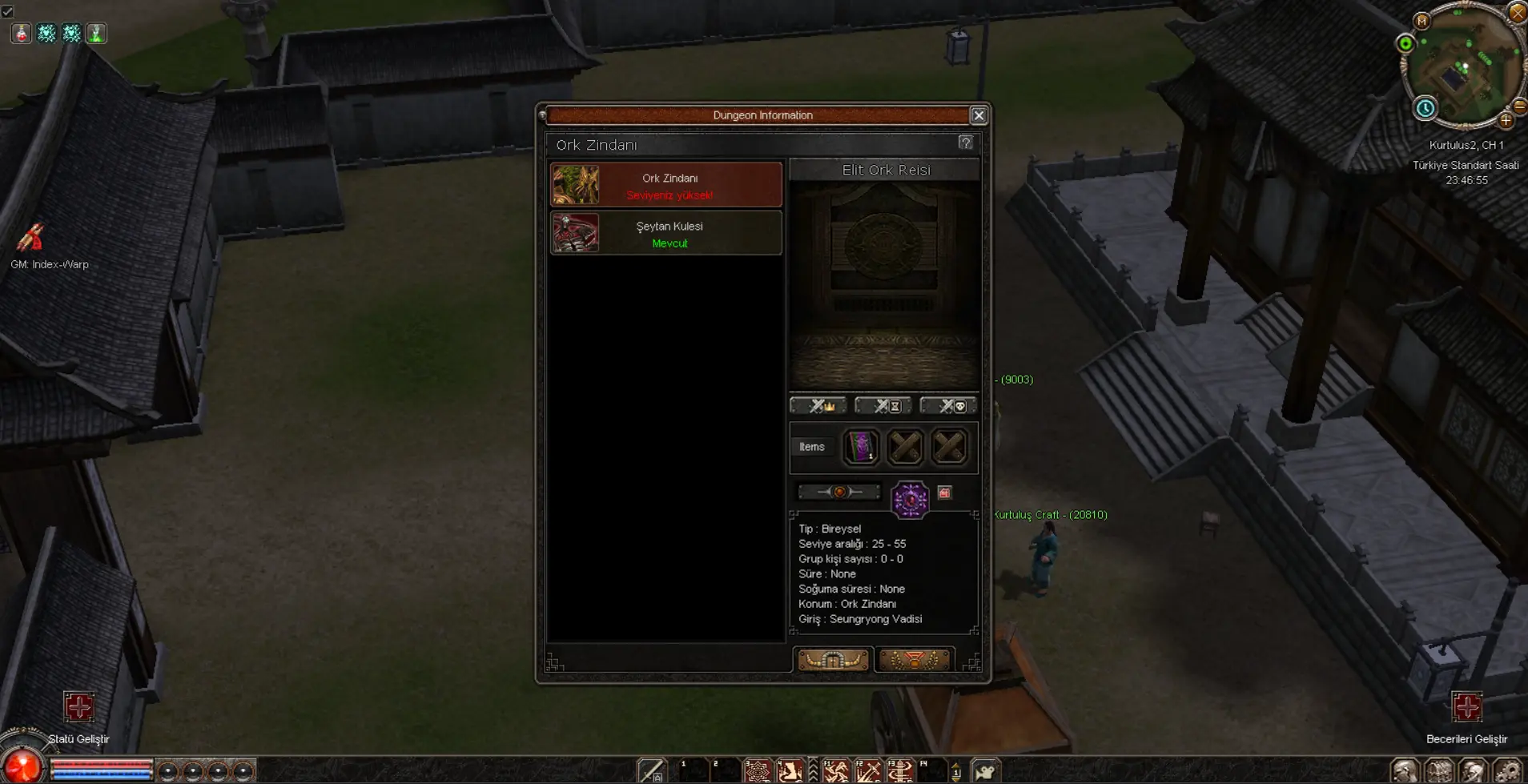1528x784 pixels.
Task: Zoom in the minimap with plus
Action: tap(1506, 121)
